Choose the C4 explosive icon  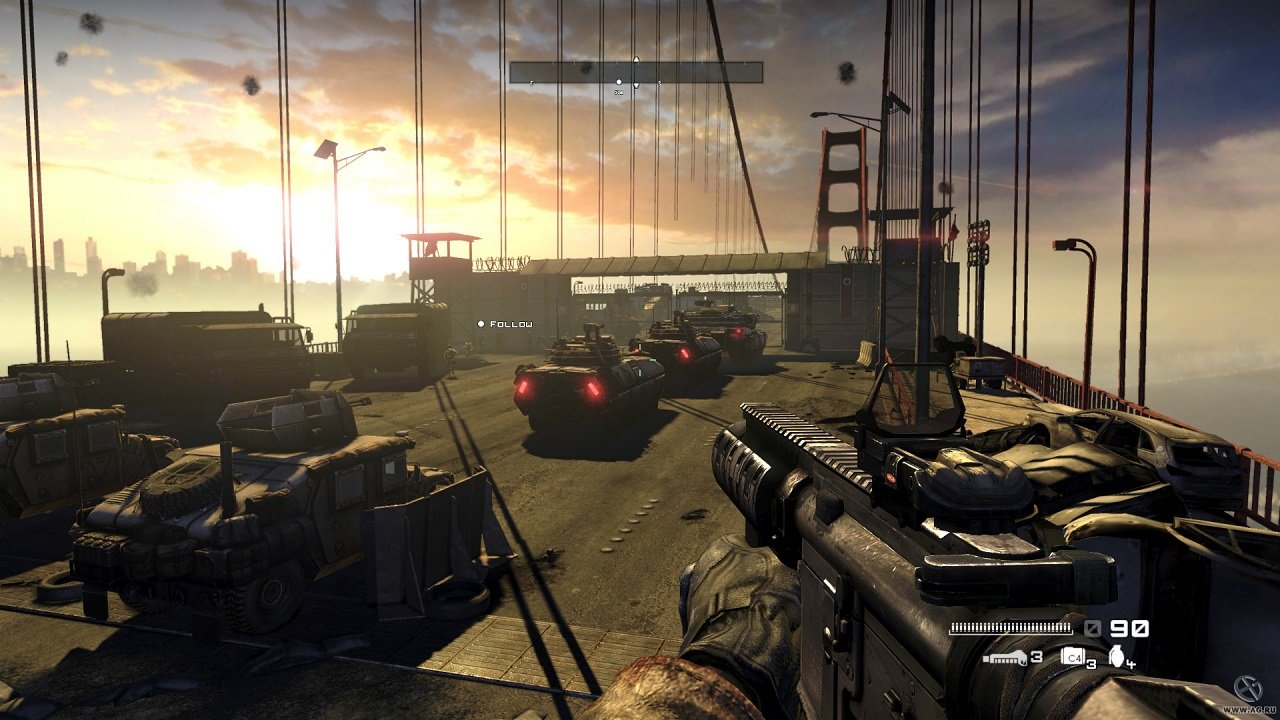[x=1072, y=657]
